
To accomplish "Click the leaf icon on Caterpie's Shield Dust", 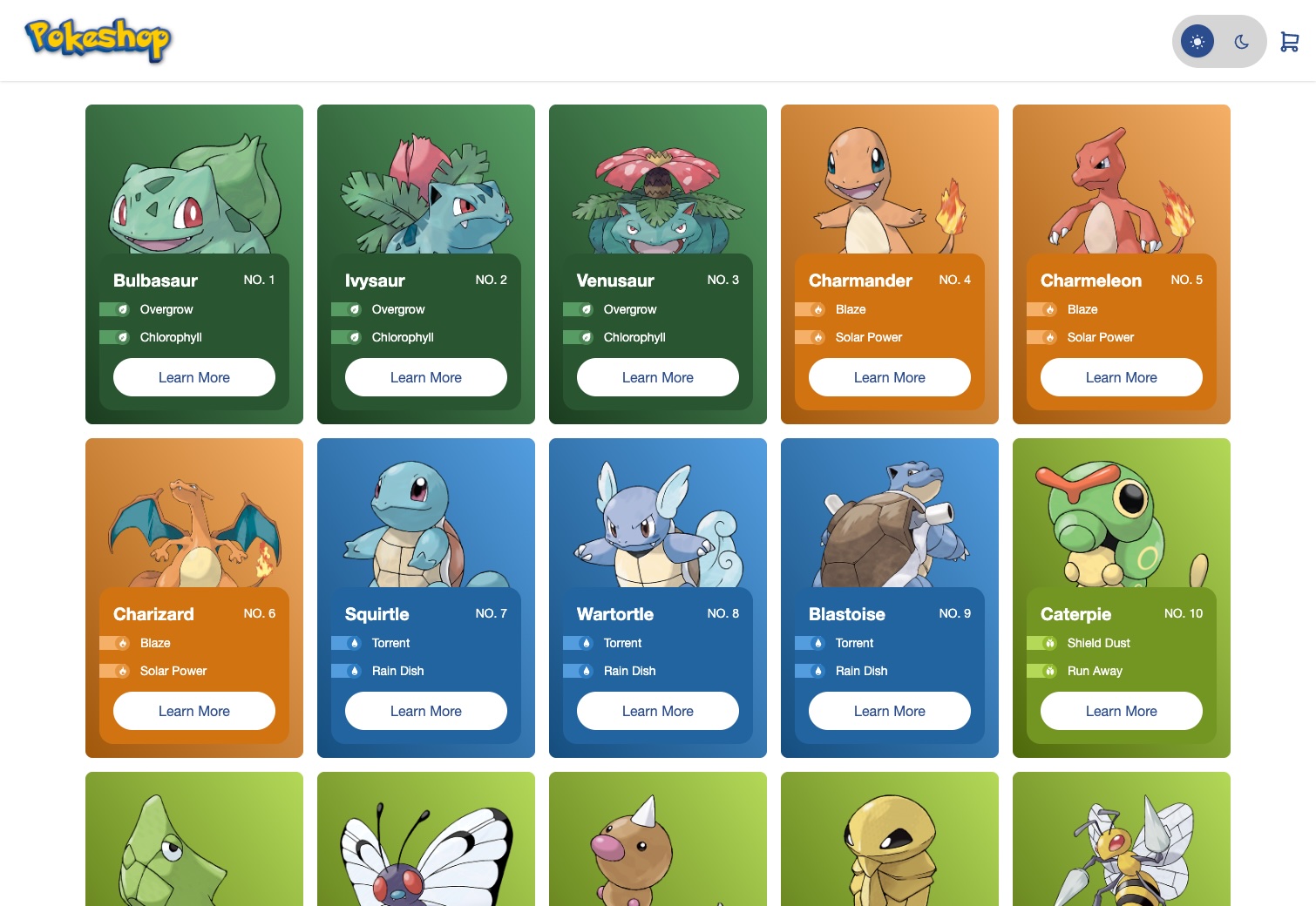I will pos(1049,643).
